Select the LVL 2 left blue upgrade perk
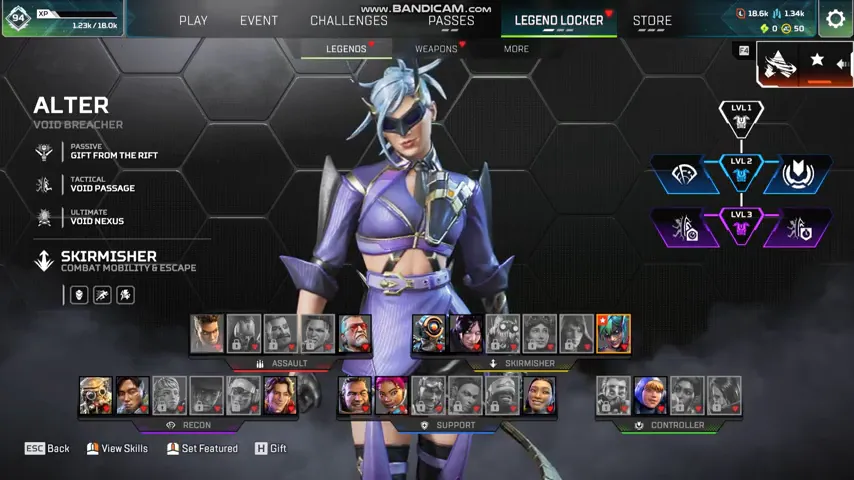Viewport: 854px width, 480px height. pyautogui.click(x=684, y=174)
